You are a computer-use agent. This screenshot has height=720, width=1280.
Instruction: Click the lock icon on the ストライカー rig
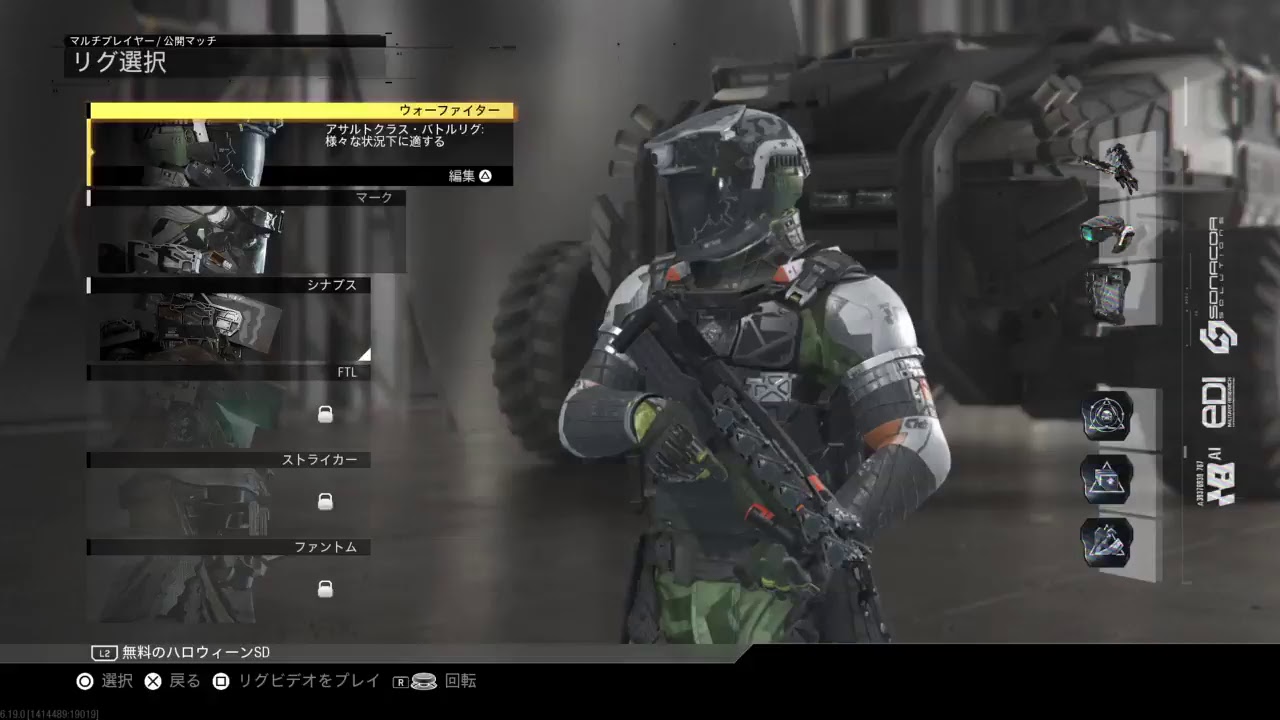coord(325,501)
